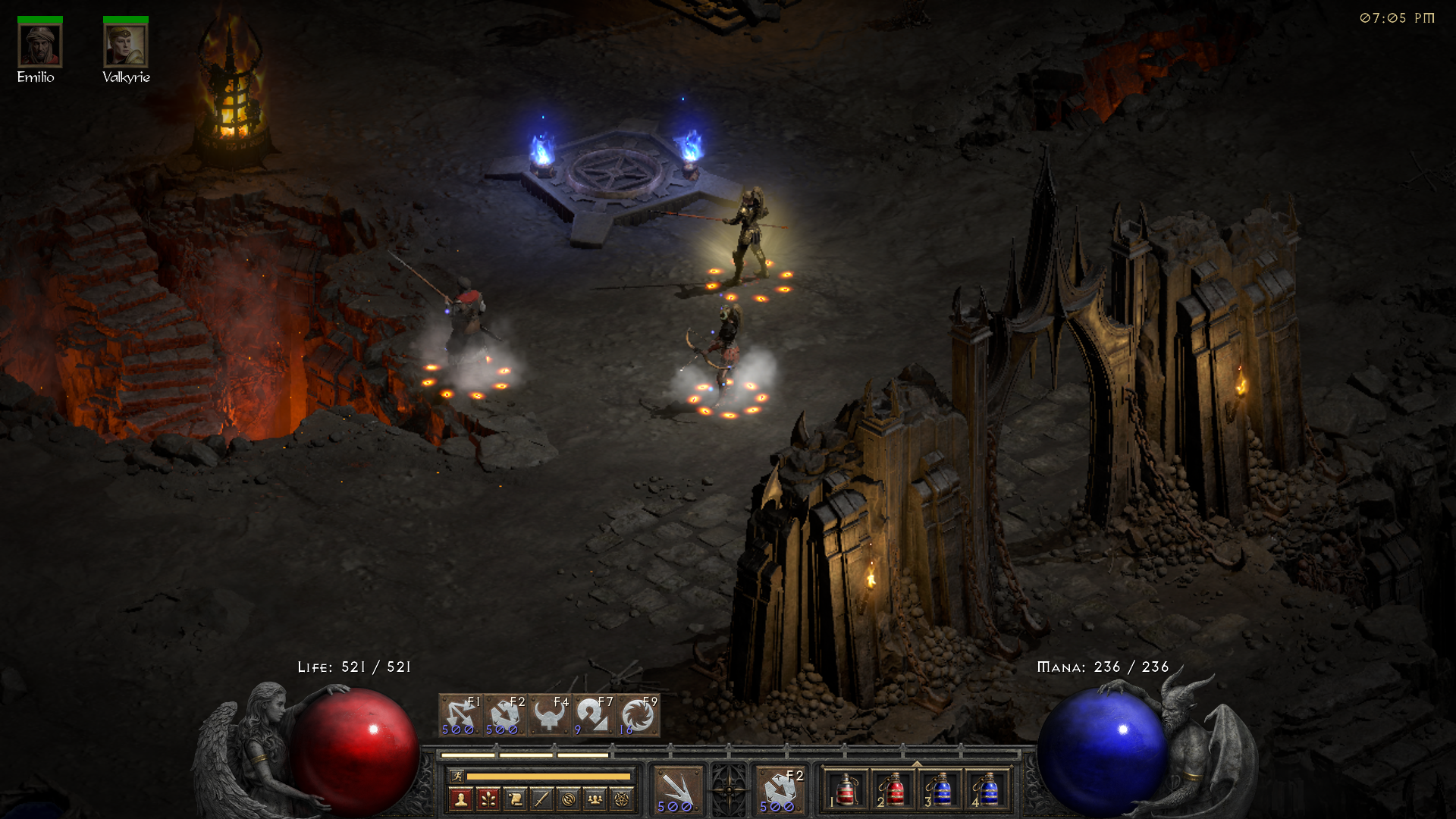Screen dimensions: 1456x819
Task: Activate the F1 multi-arrow skill shortcut
Action: click(x=460, y=715)
